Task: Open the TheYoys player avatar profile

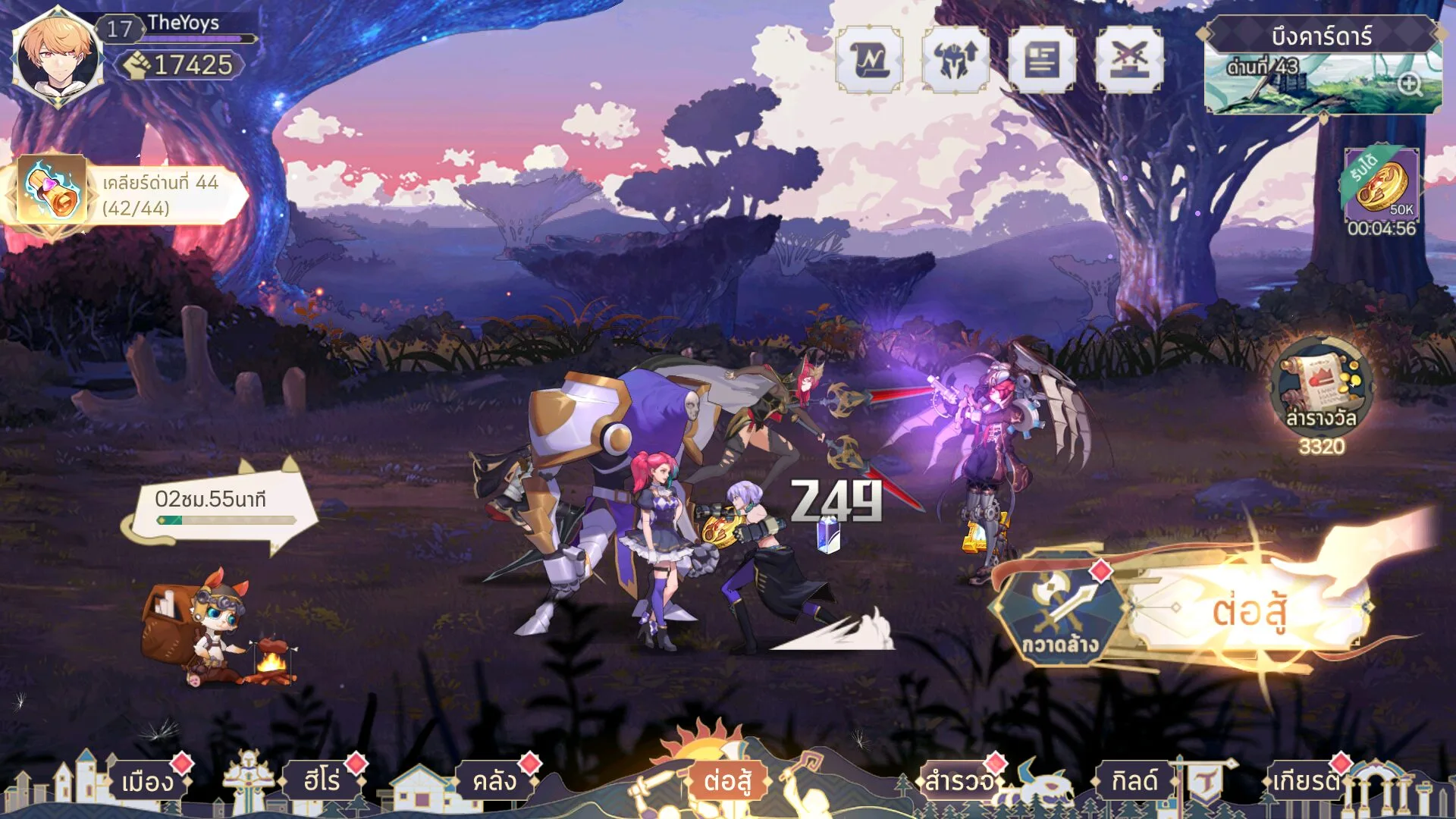Action: 58,56
